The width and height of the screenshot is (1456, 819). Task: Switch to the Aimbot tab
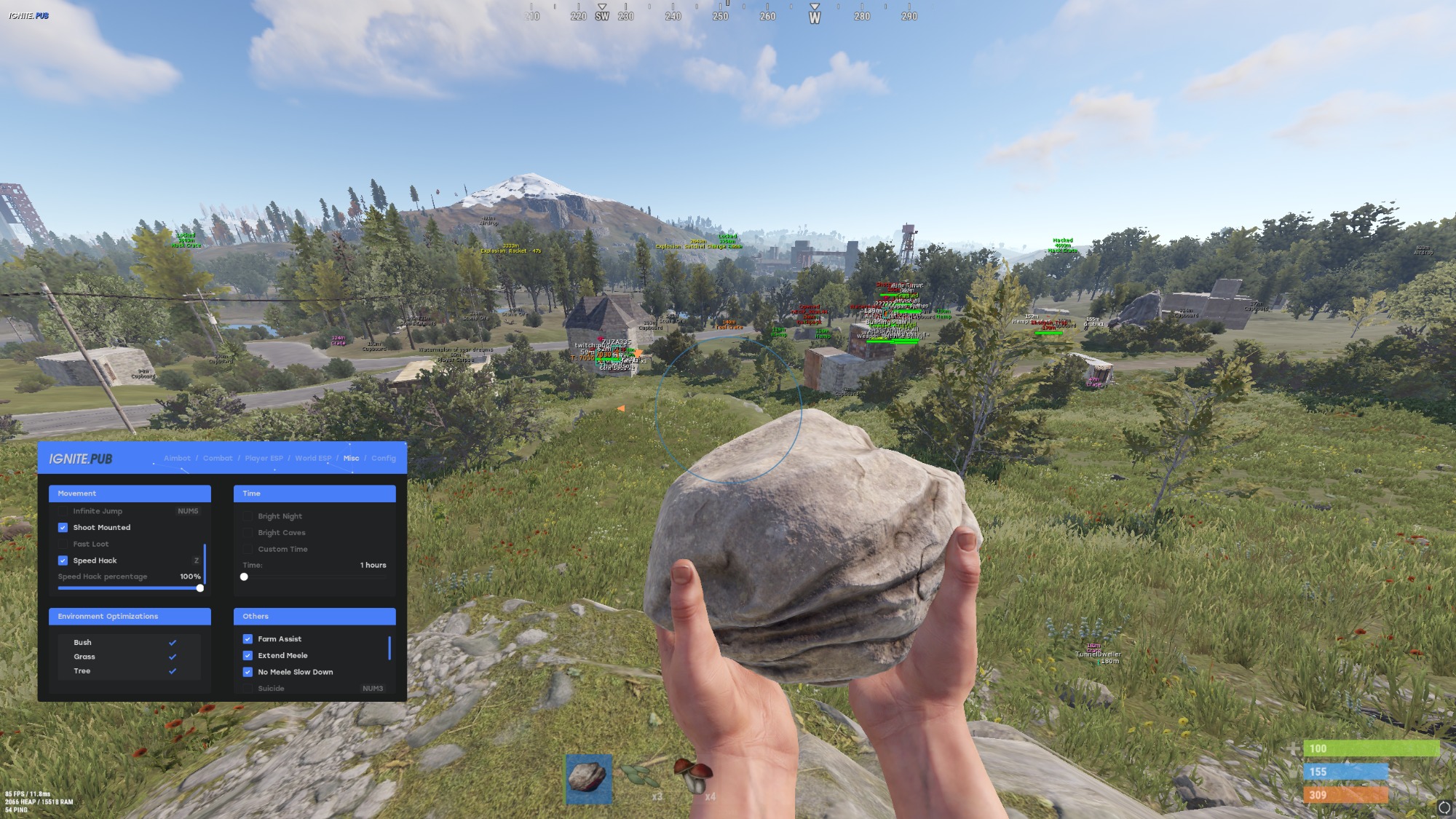177,459
